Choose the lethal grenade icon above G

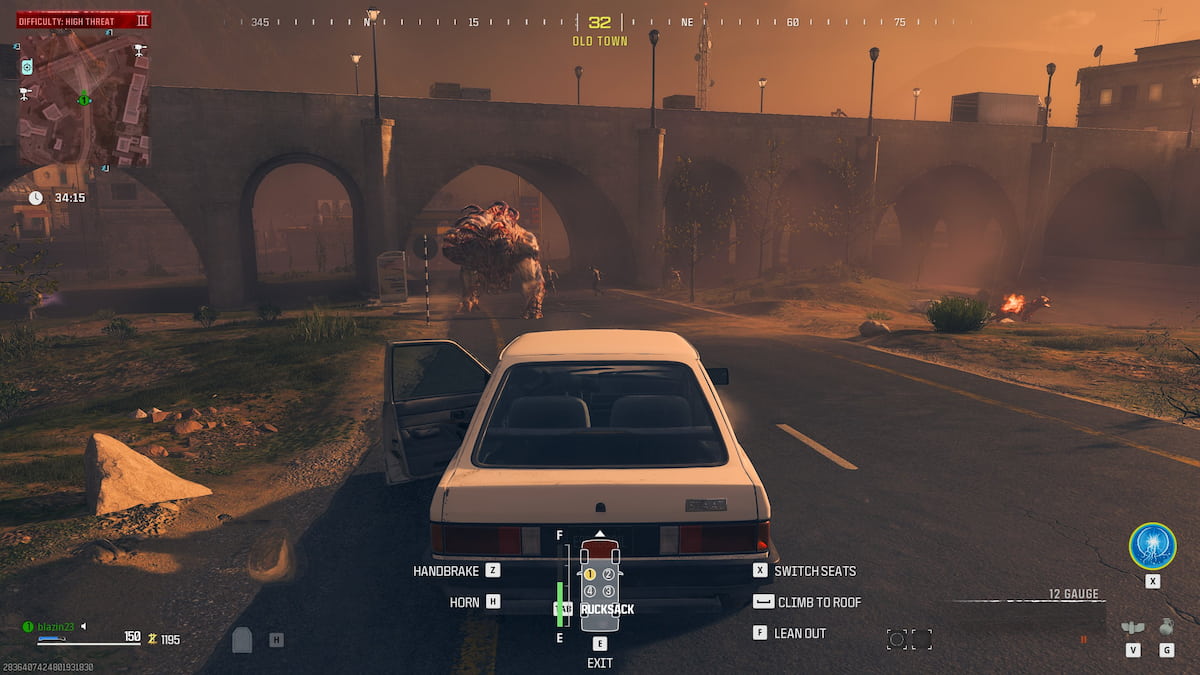pos(1166,627)
